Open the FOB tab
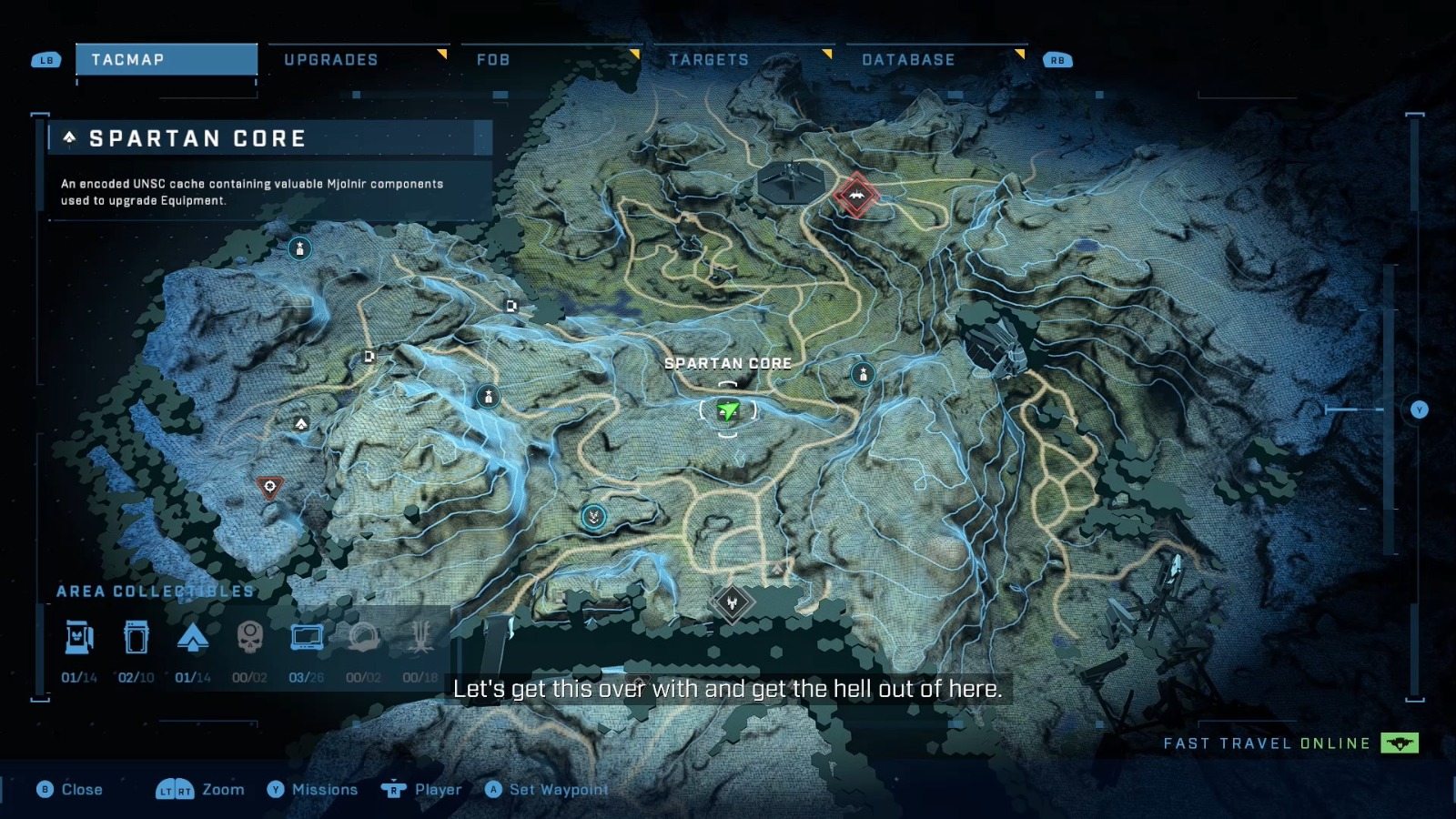Image resolution: width=1456 pixels, height=819 pixels. click(x=492, y=58)
